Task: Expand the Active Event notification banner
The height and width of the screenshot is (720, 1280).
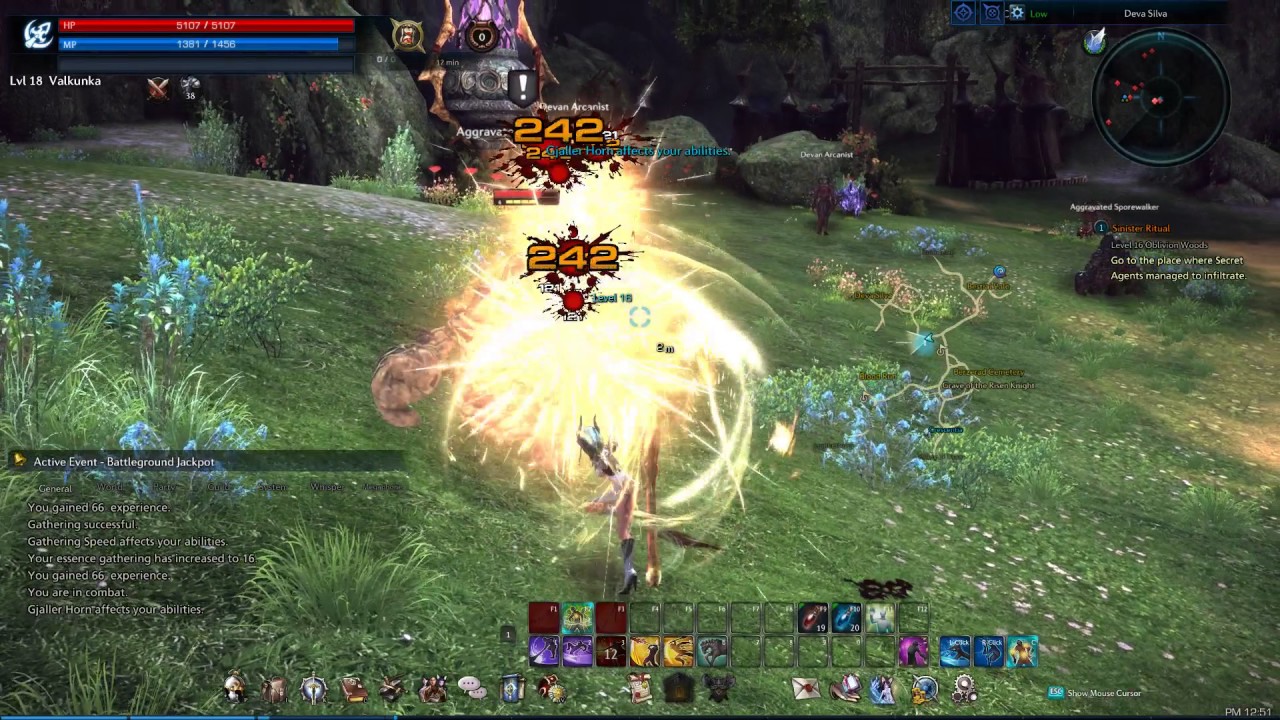Action: pos(20,461)
